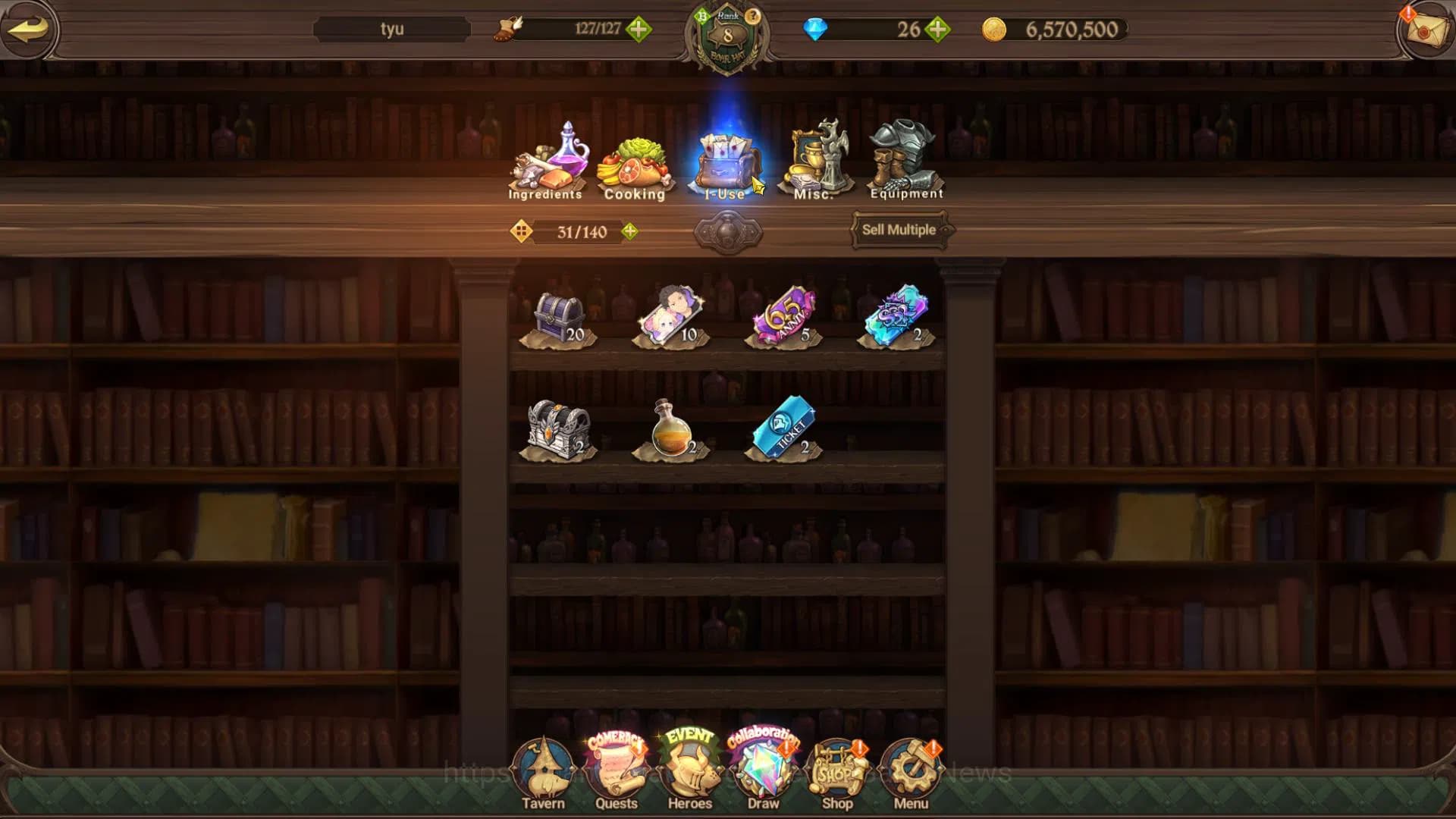Viewport: 1456px width, 819px height.
Task: Open the Shop from bottom bar
Action: pyautogui.click(x=837, y=773)
